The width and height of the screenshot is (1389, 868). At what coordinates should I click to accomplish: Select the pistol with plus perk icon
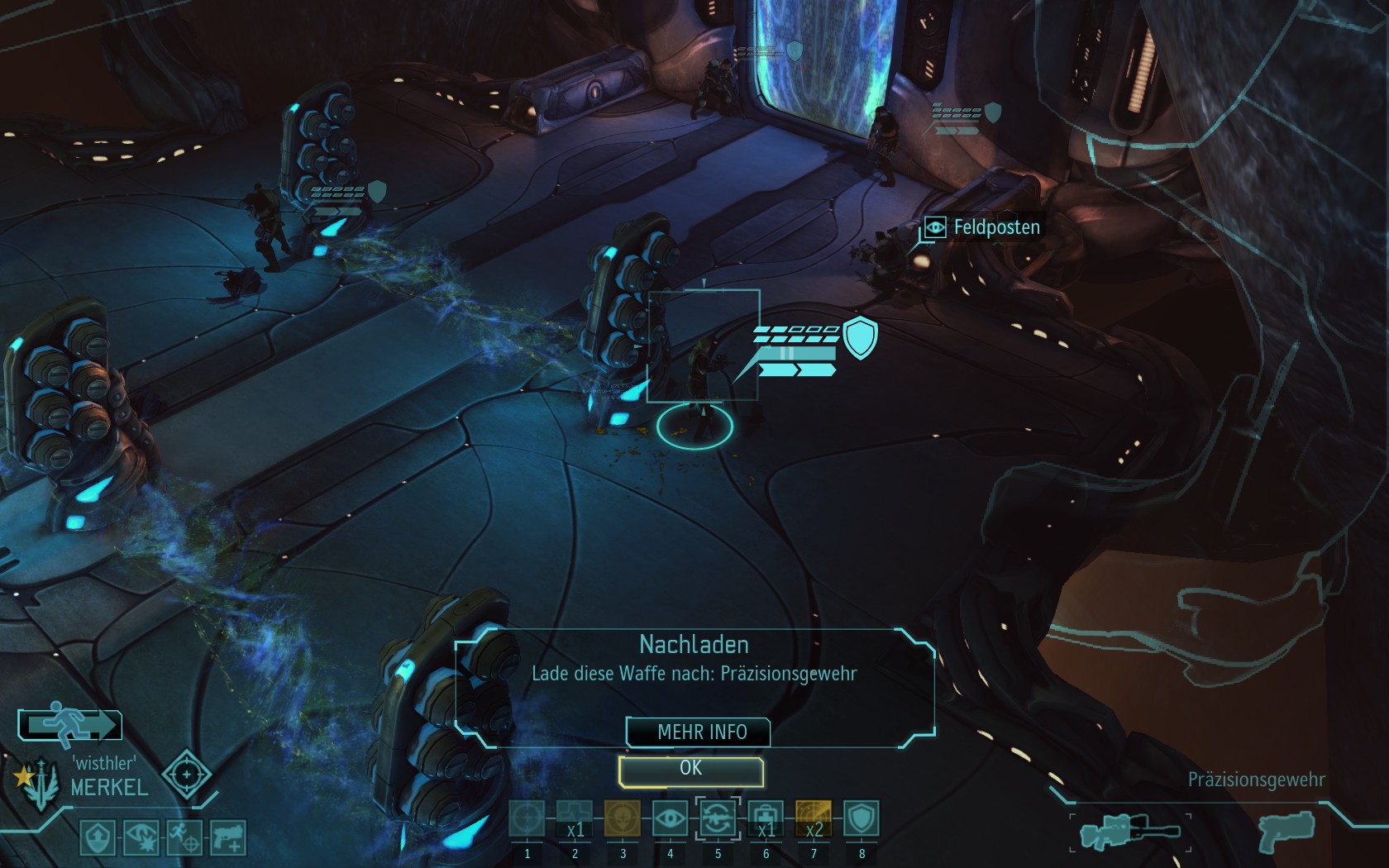click(227, 838)
